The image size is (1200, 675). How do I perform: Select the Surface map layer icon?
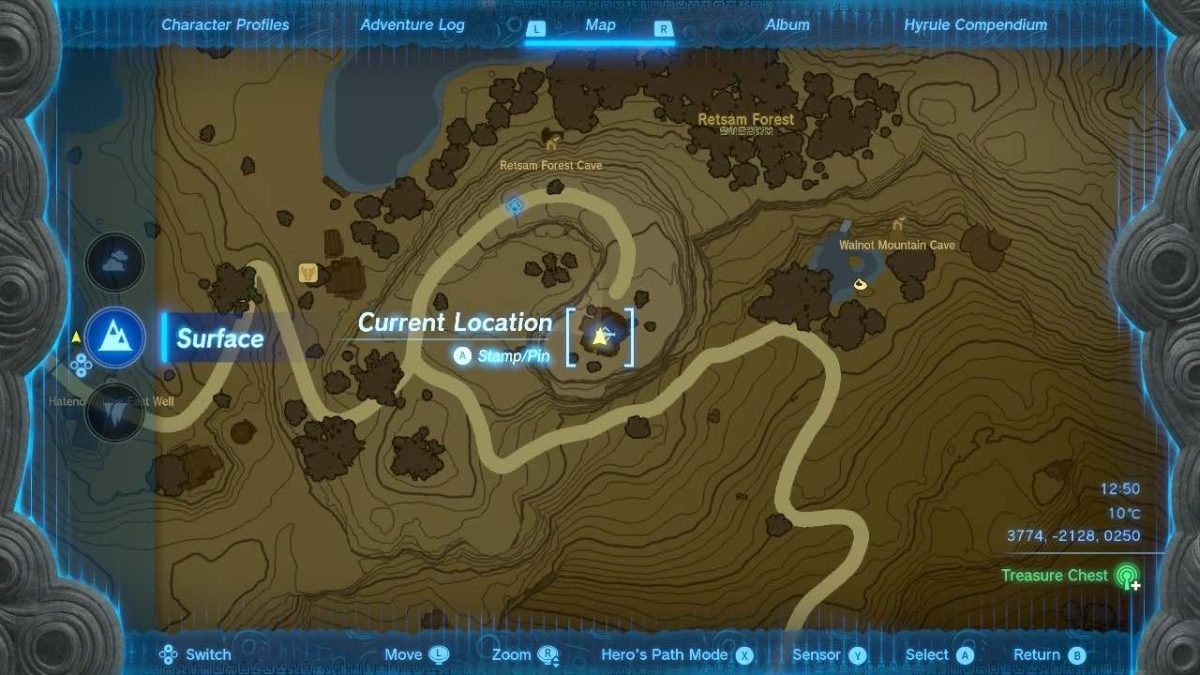pyautogui.click(x=115, y=336)
